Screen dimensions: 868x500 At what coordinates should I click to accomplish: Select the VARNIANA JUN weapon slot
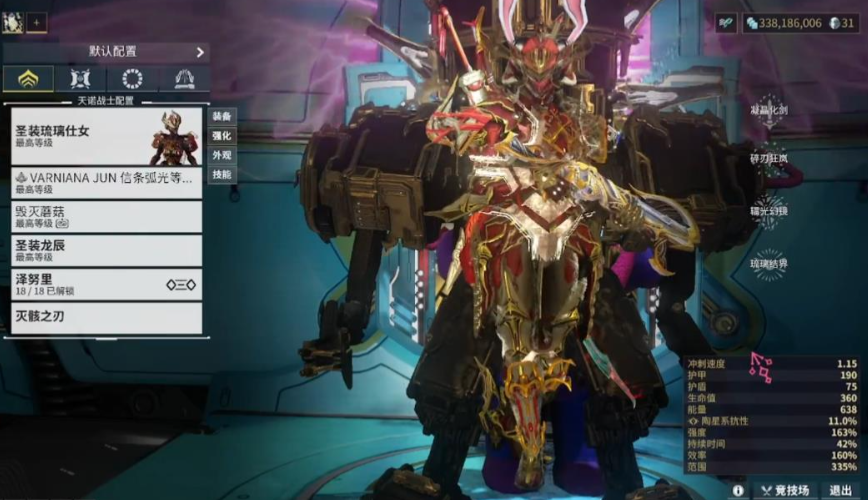tap(106, 183)
